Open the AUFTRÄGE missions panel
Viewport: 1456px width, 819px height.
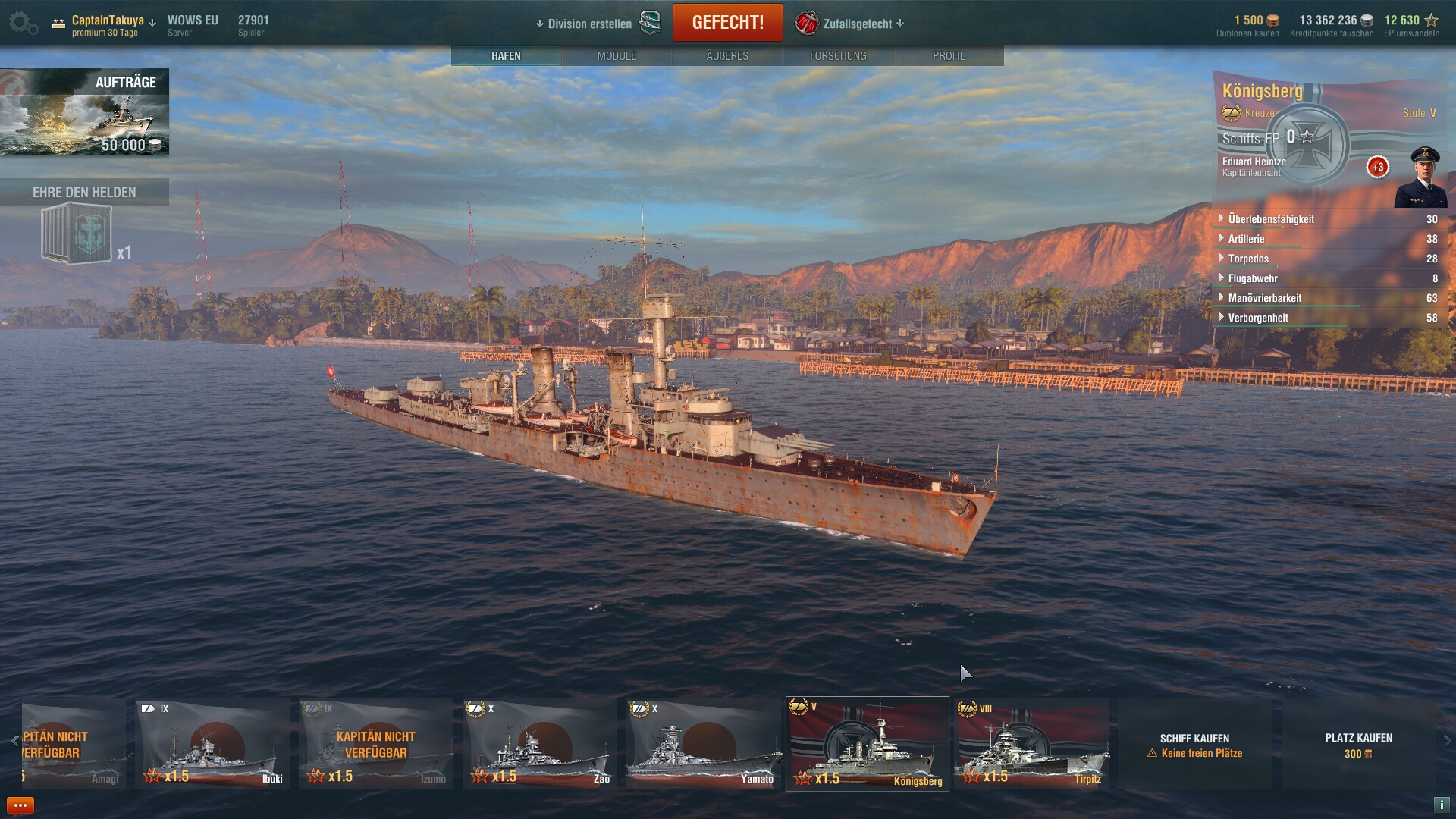tap(84, 112)
